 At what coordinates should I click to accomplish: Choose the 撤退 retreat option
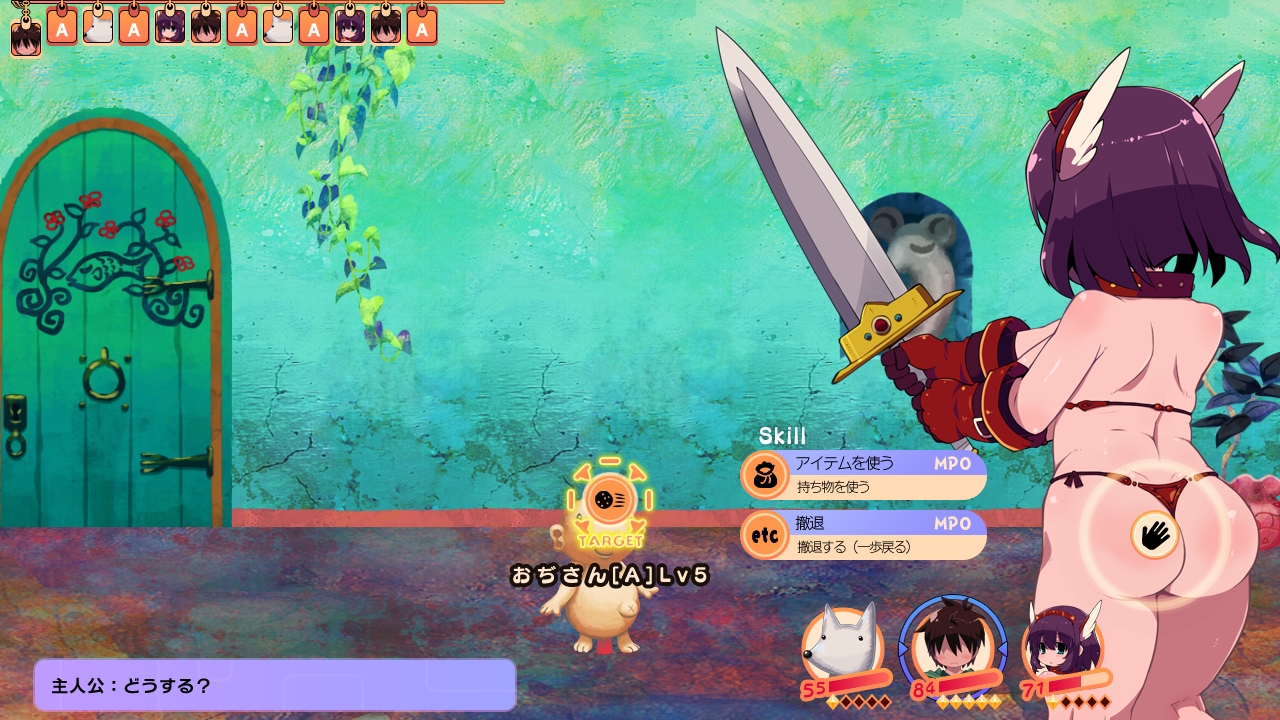pos(863,535)
